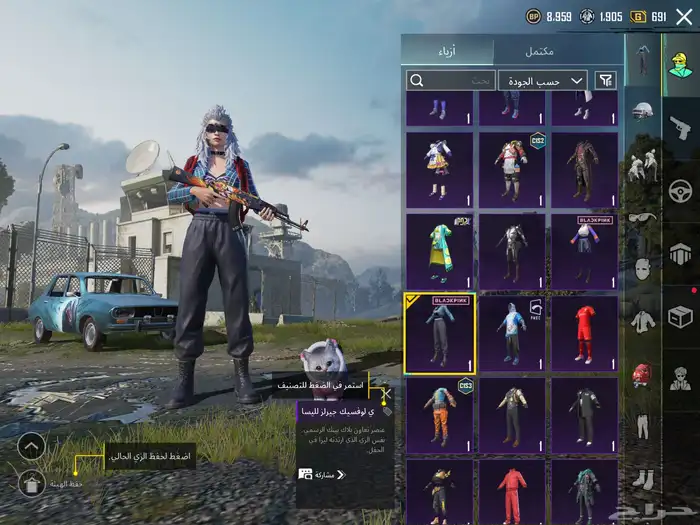Click the outfit search field
The height and width of the screenshot is (525, 700).
click(x=451, y=80)
